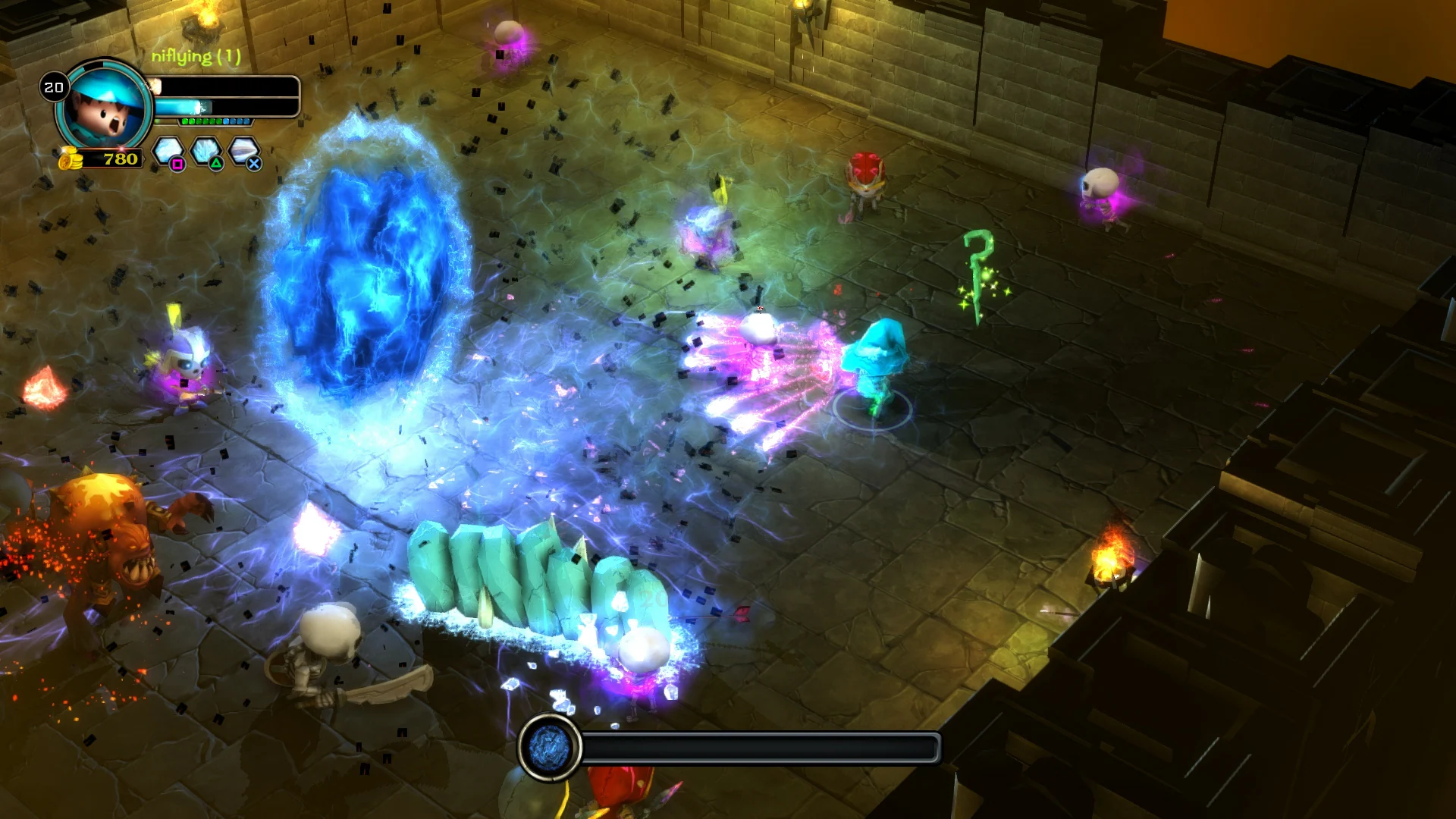
Task: Click the pink Square button symbol
Action: click(x=178, y=164)
